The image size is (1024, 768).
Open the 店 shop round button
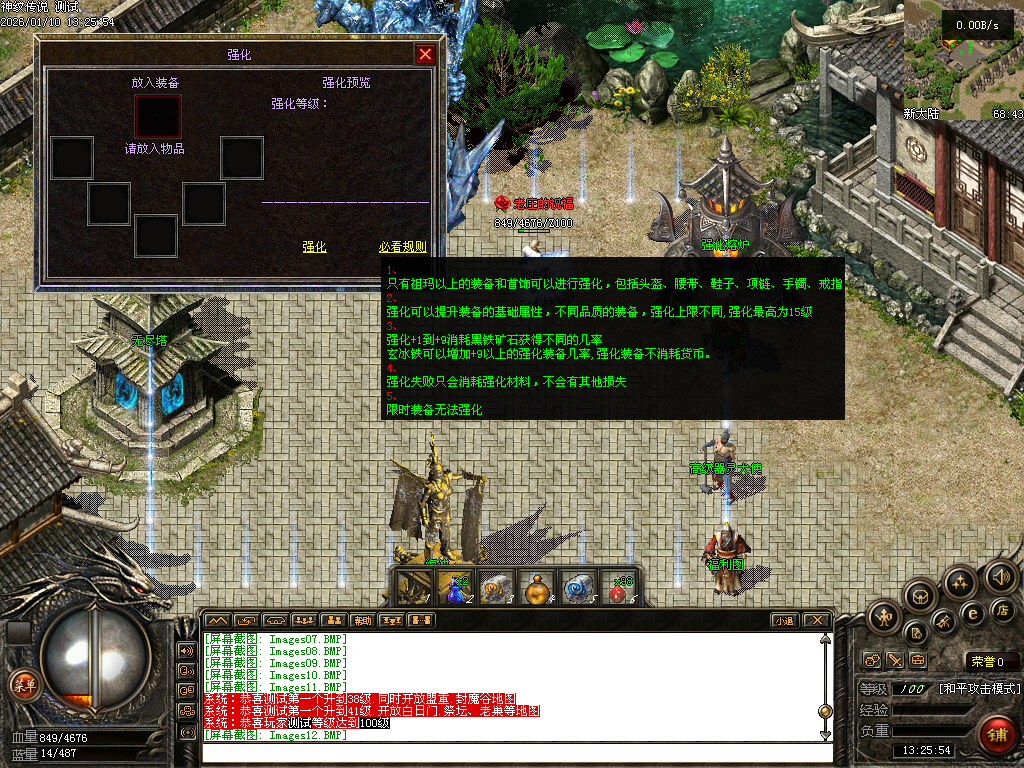(x=1002, y=609)
